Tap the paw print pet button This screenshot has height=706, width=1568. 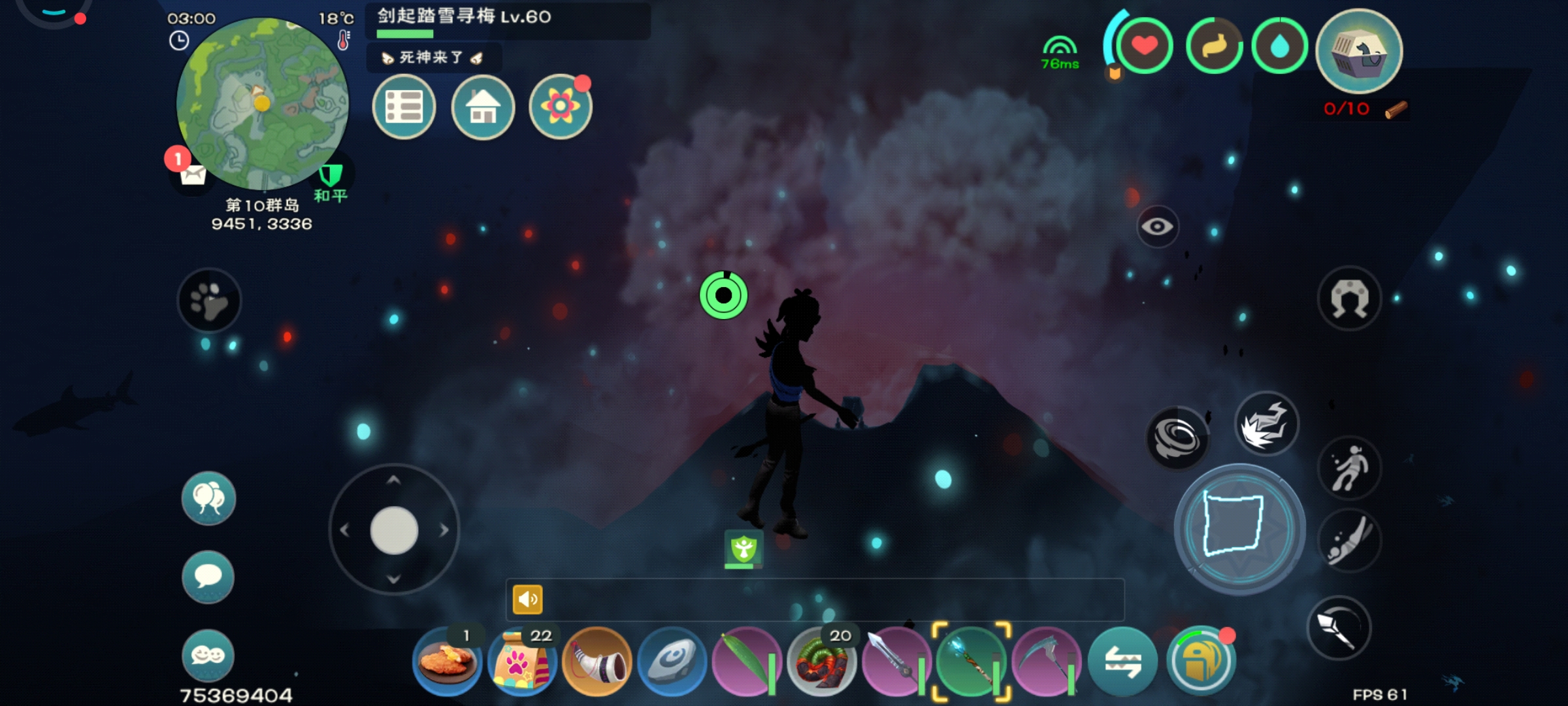pos(209,301)
